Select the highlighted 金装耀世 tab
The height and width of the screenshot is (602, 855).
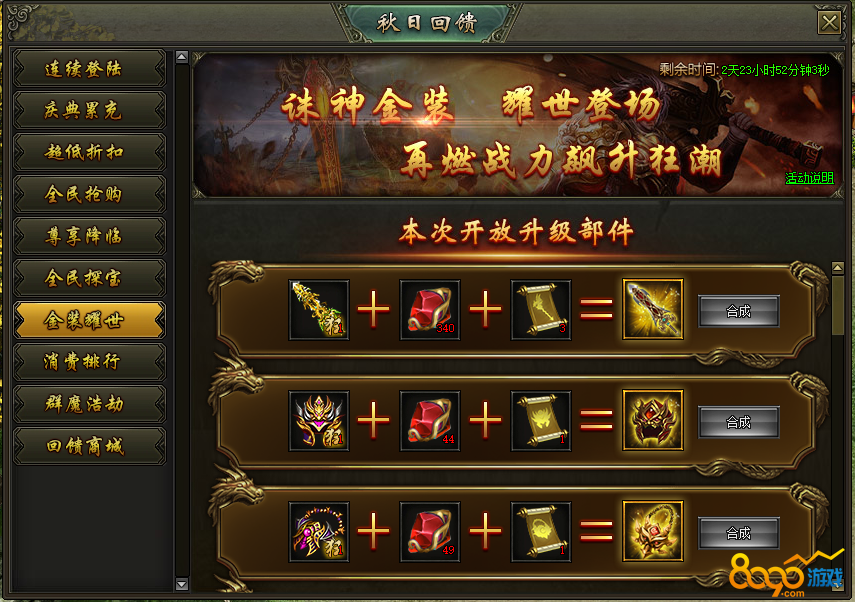(x=89, y=321)
